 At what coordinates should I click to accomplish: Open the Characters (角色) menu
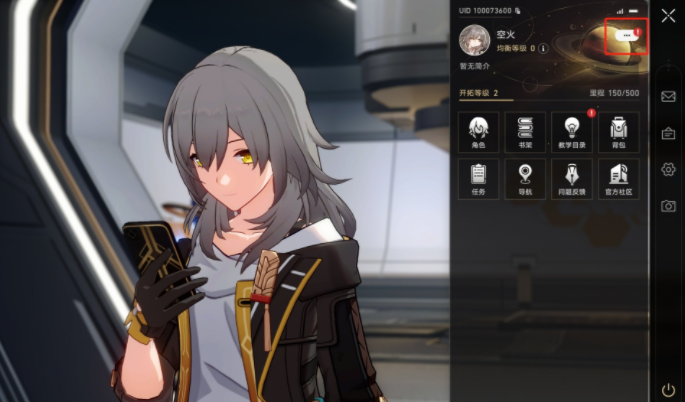pyautogui.click(x=478, y=132)
